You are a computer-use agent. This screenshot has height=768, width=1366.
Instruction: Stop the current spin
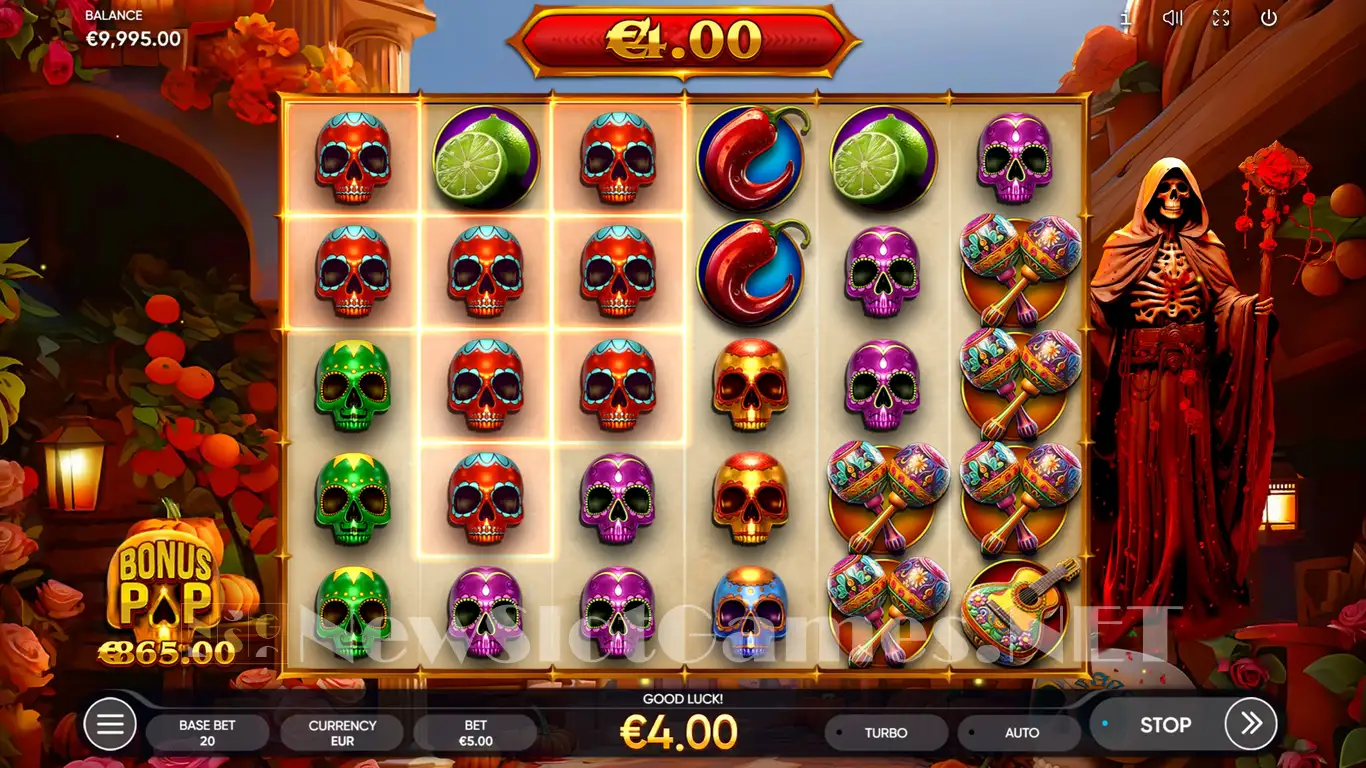point(1164,724)
